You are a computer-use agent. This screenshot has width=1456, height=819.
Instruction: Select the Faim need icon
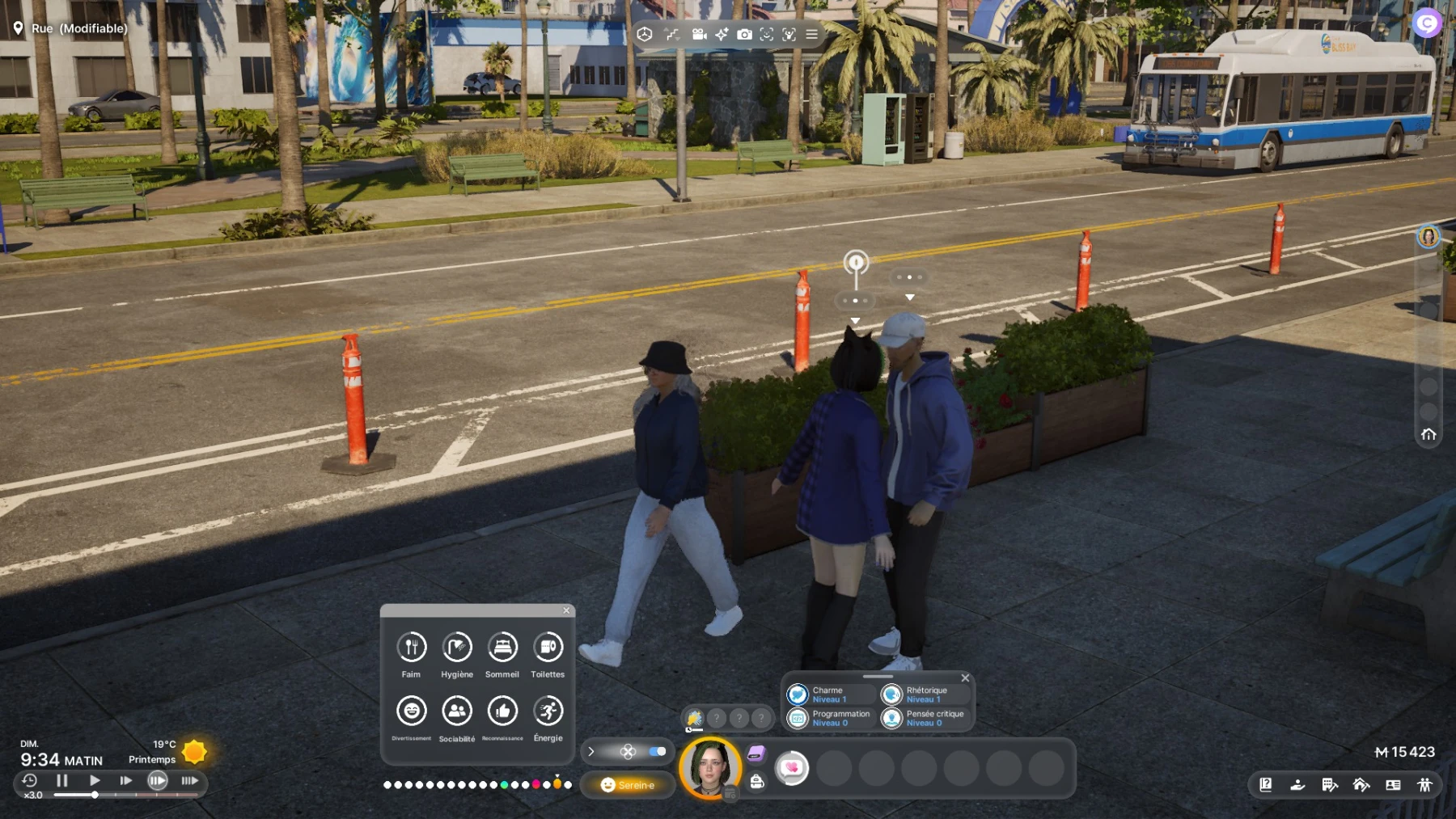point(412,648)
